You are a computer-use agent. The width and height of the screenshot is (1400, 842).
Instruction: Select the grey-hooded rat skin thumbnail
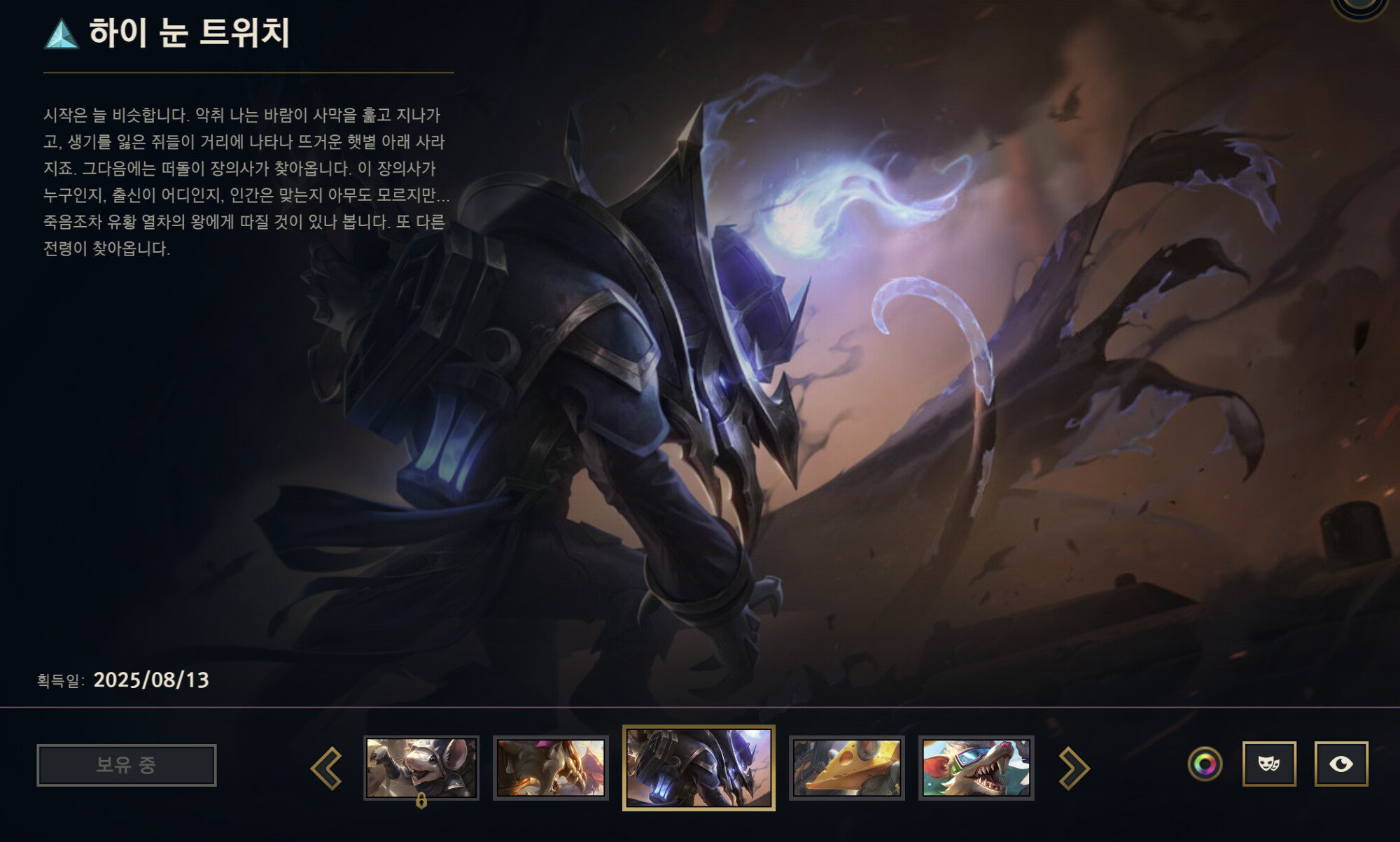[421, 768]
